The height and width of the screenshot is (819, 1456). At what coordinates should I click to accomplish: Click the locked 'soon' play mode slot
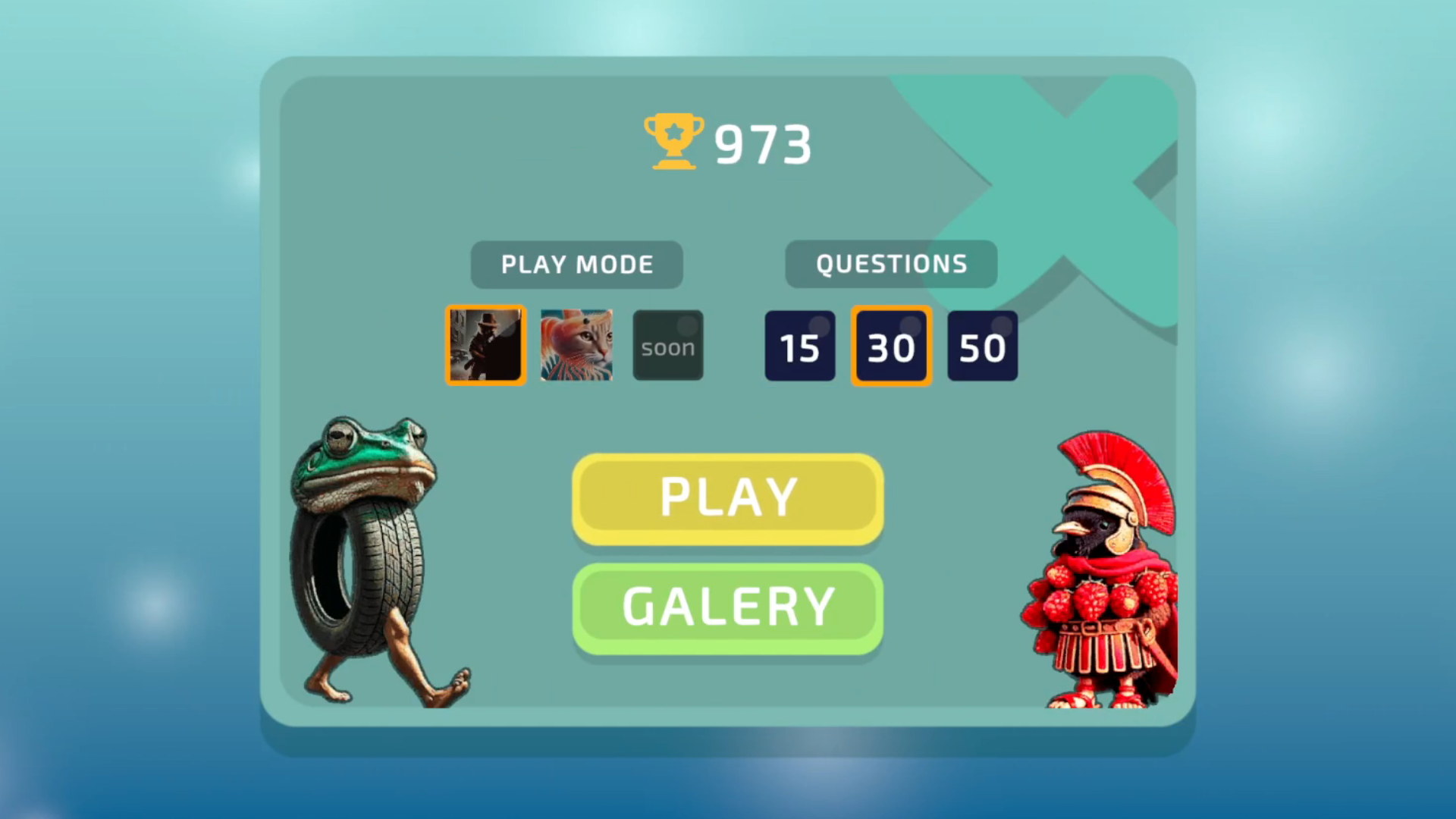tap(668, 345)
